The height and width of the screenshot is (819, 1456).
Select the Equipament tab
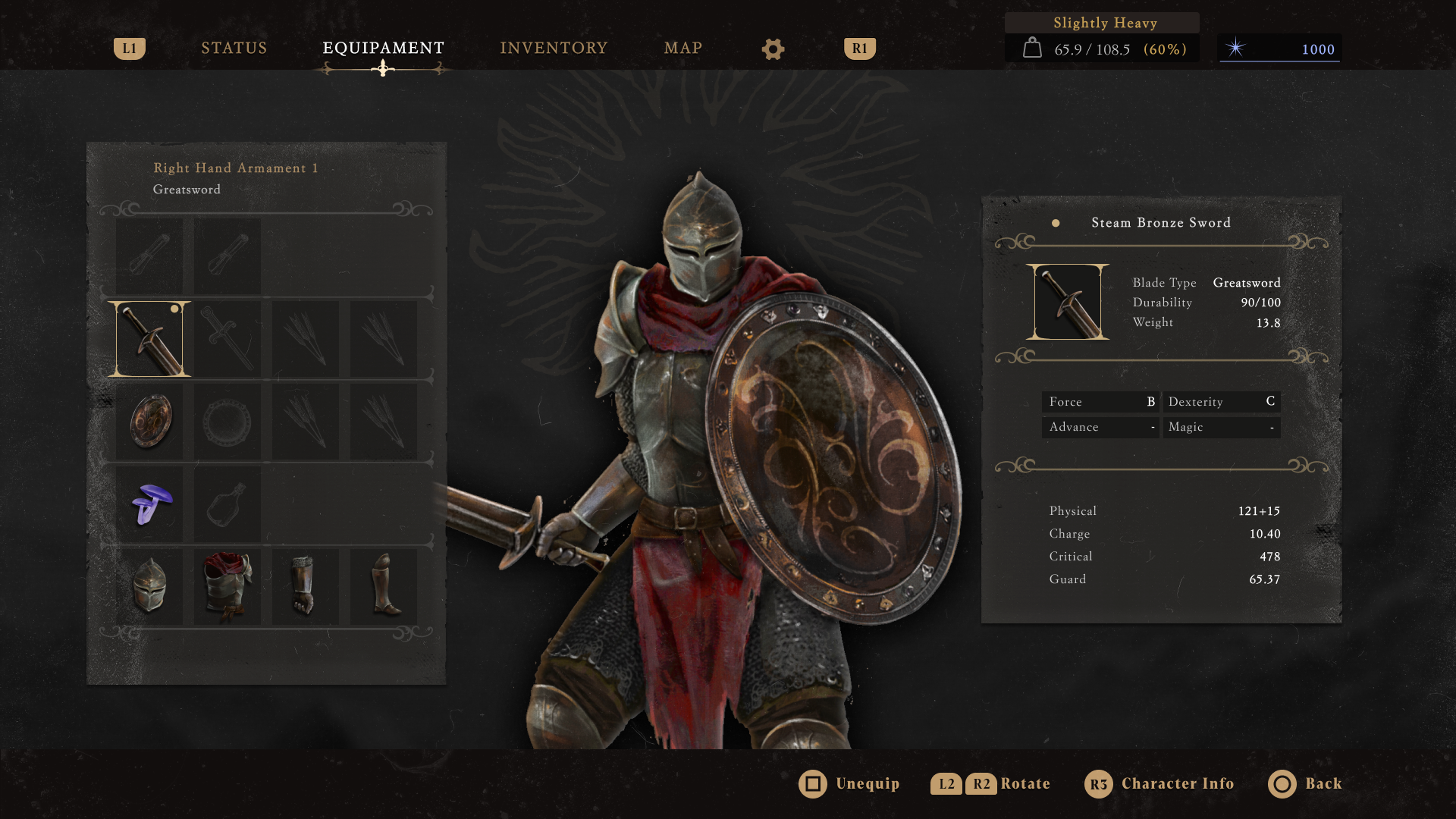click(x=383, y=49)
